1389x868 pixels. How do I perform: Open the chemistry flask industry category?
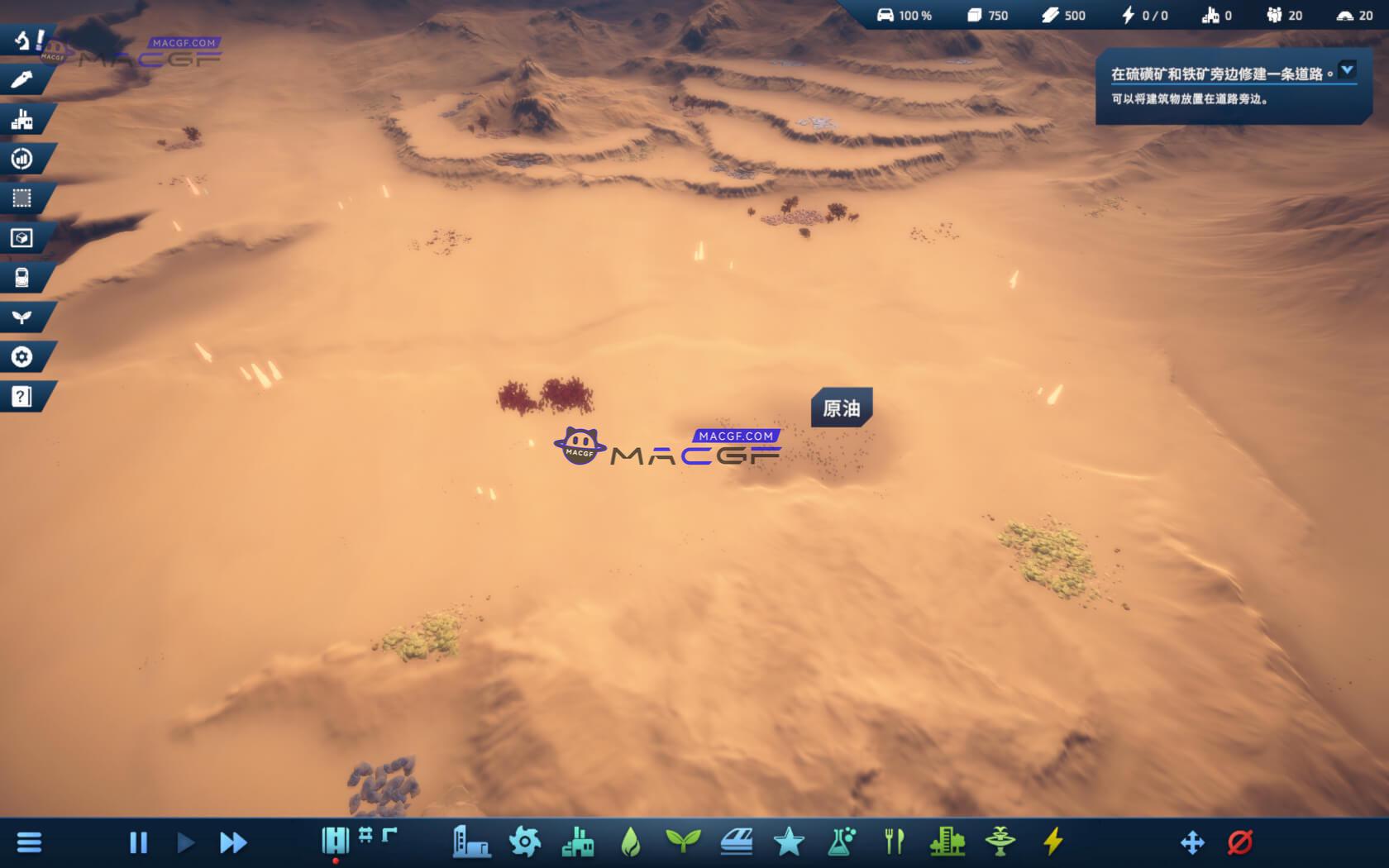842,842
